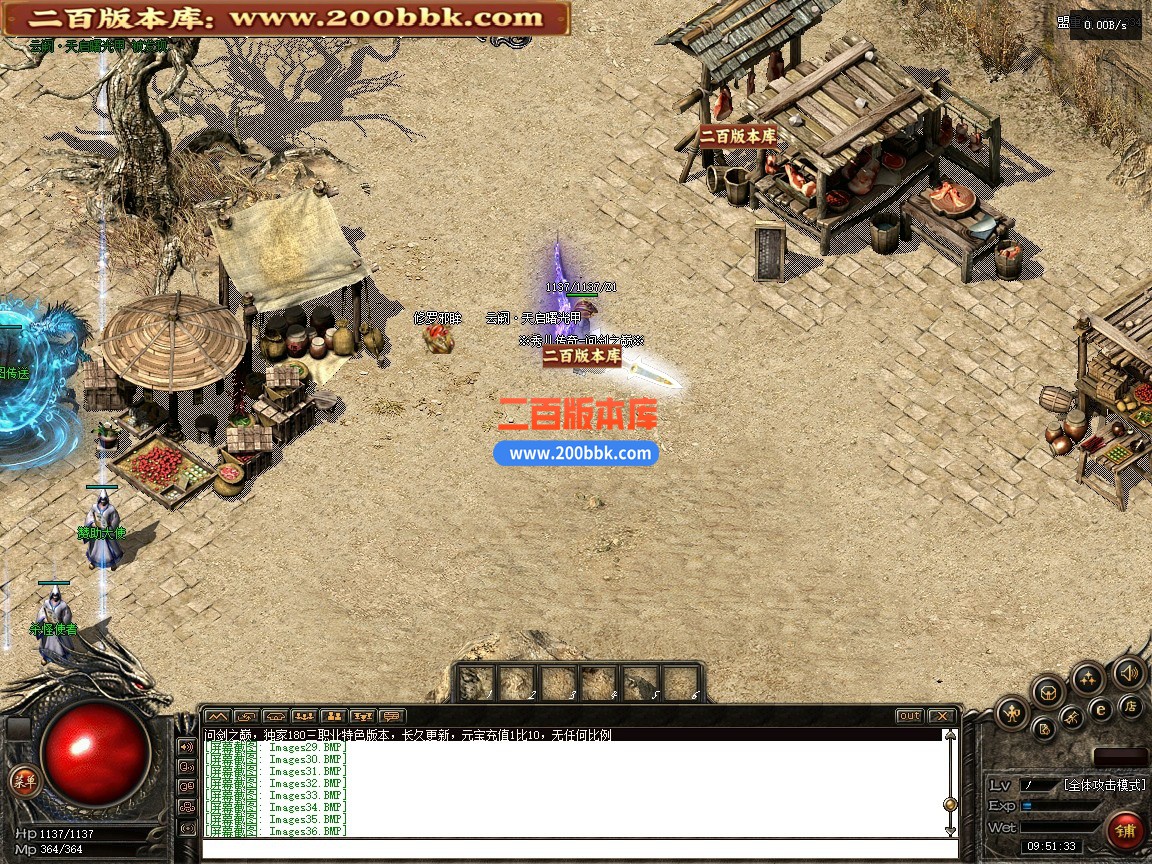Click the 修罗邪眸 name label
This screenshot has width=1152, height=864.
pos(438,318)
